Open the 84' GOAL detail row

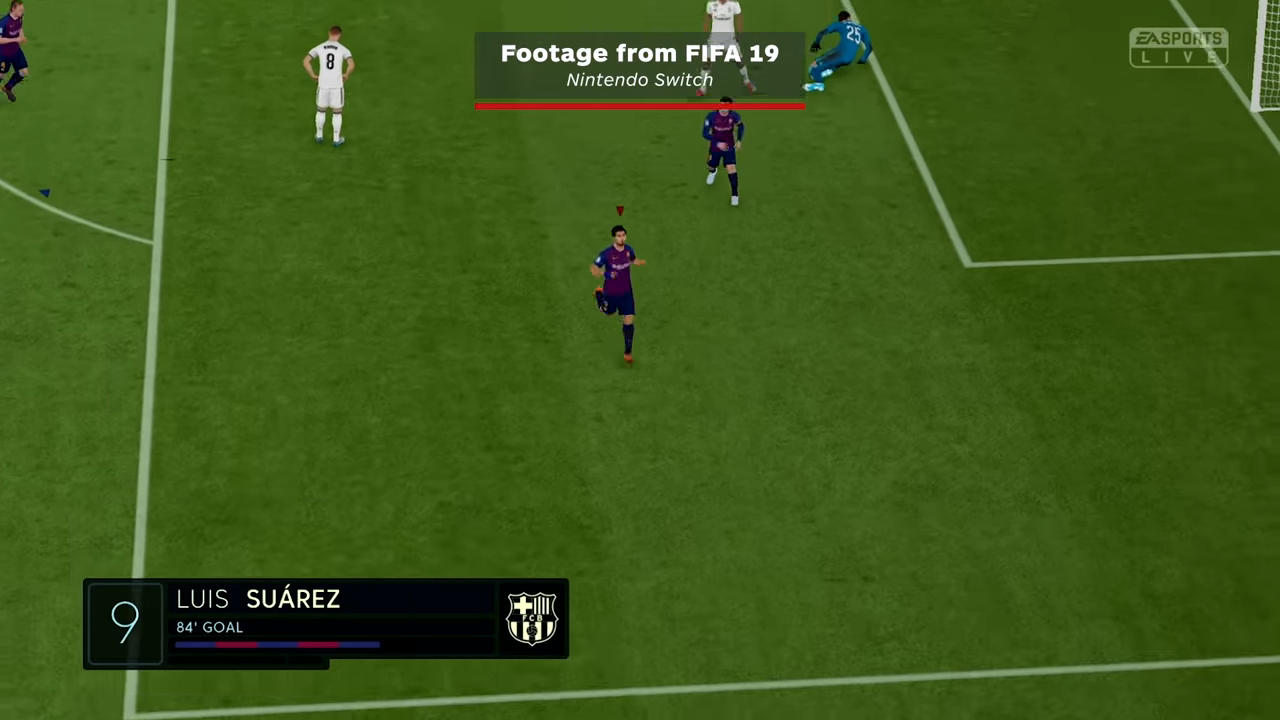coord(209,627)
